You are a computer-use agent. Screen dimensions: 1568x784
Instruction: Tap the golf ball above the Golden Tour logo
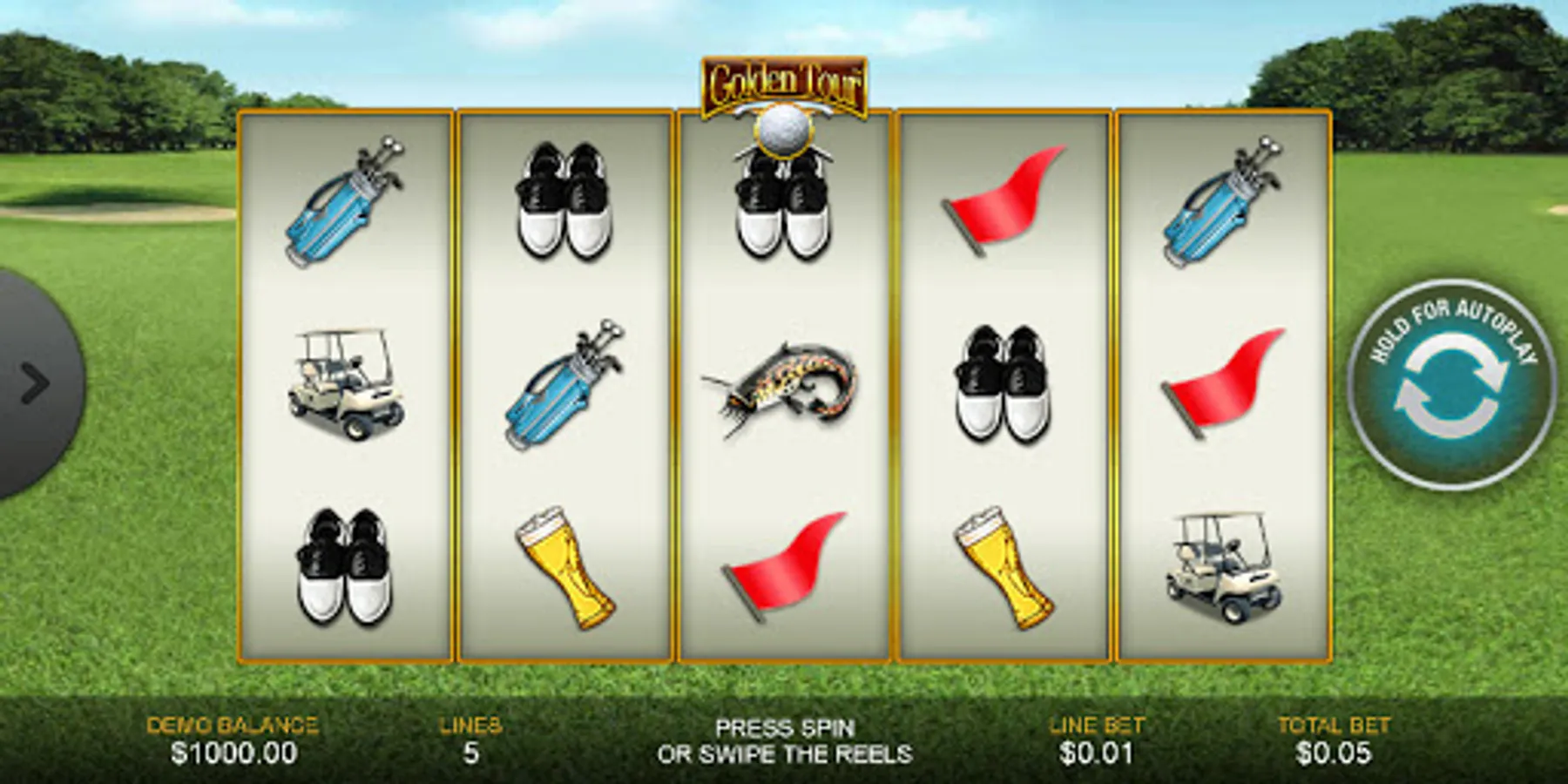pyautogui.click(x=782, y=131)
